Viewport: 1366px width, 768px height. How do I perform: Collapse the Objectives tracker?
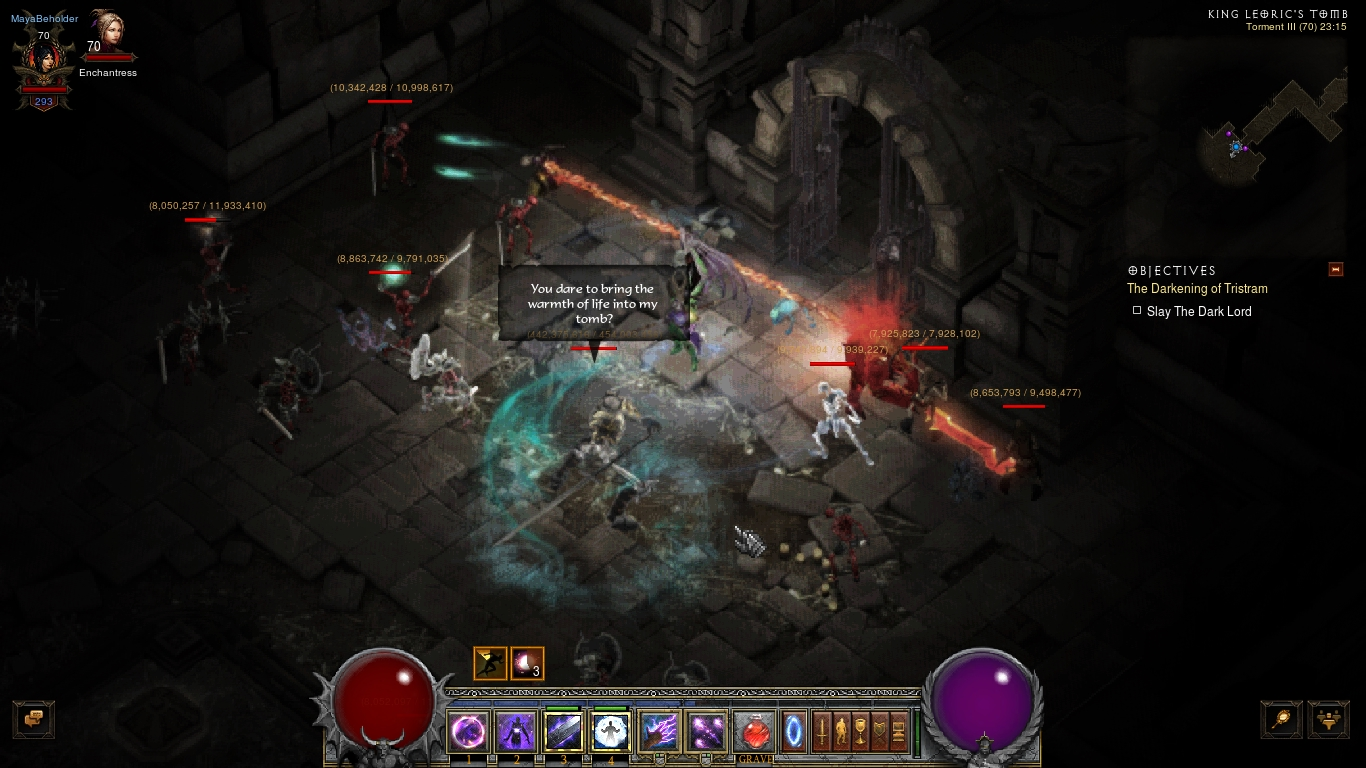(x=1335, y=270)
